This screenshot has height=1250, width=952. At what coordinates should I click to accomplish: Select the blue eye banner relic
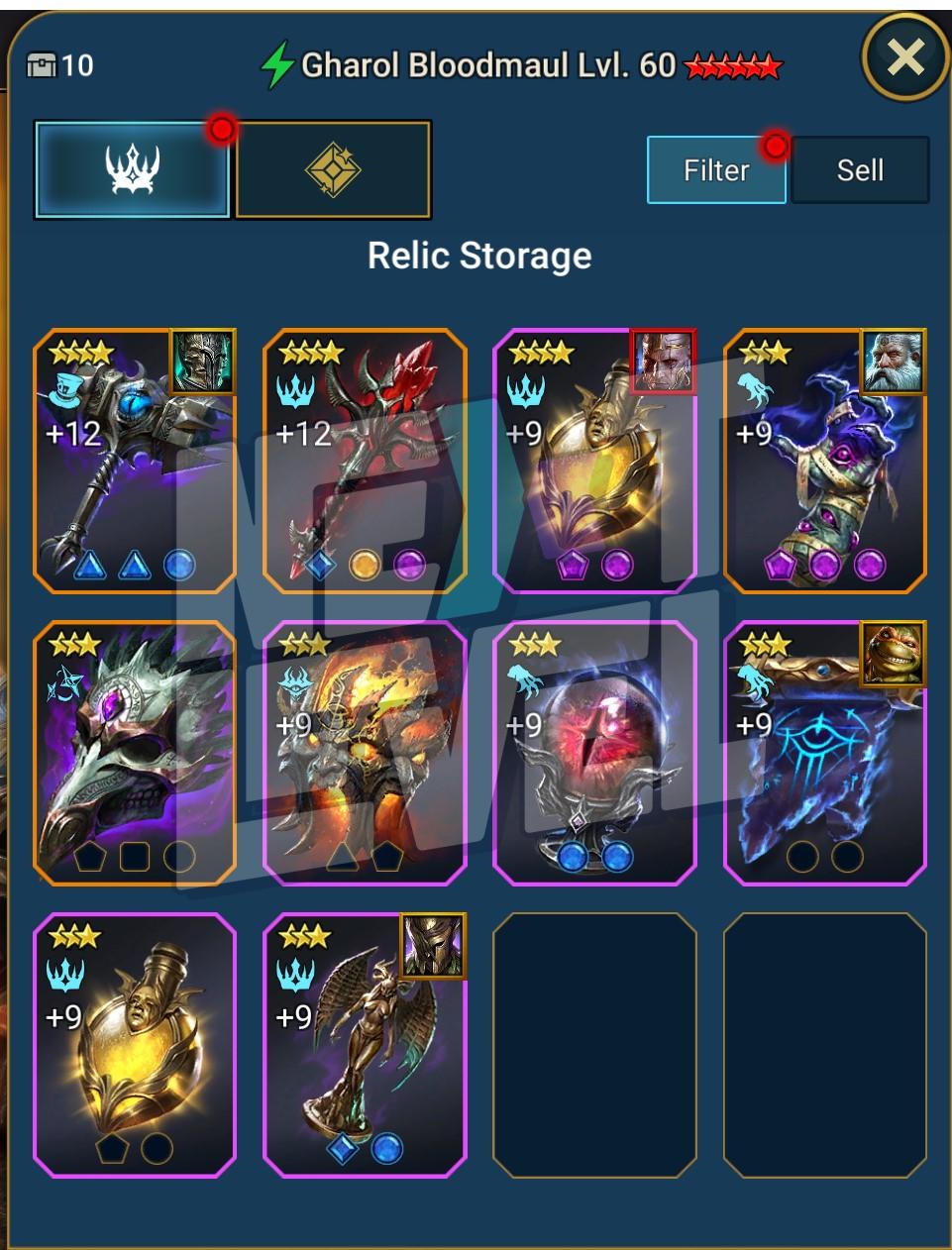824,753
